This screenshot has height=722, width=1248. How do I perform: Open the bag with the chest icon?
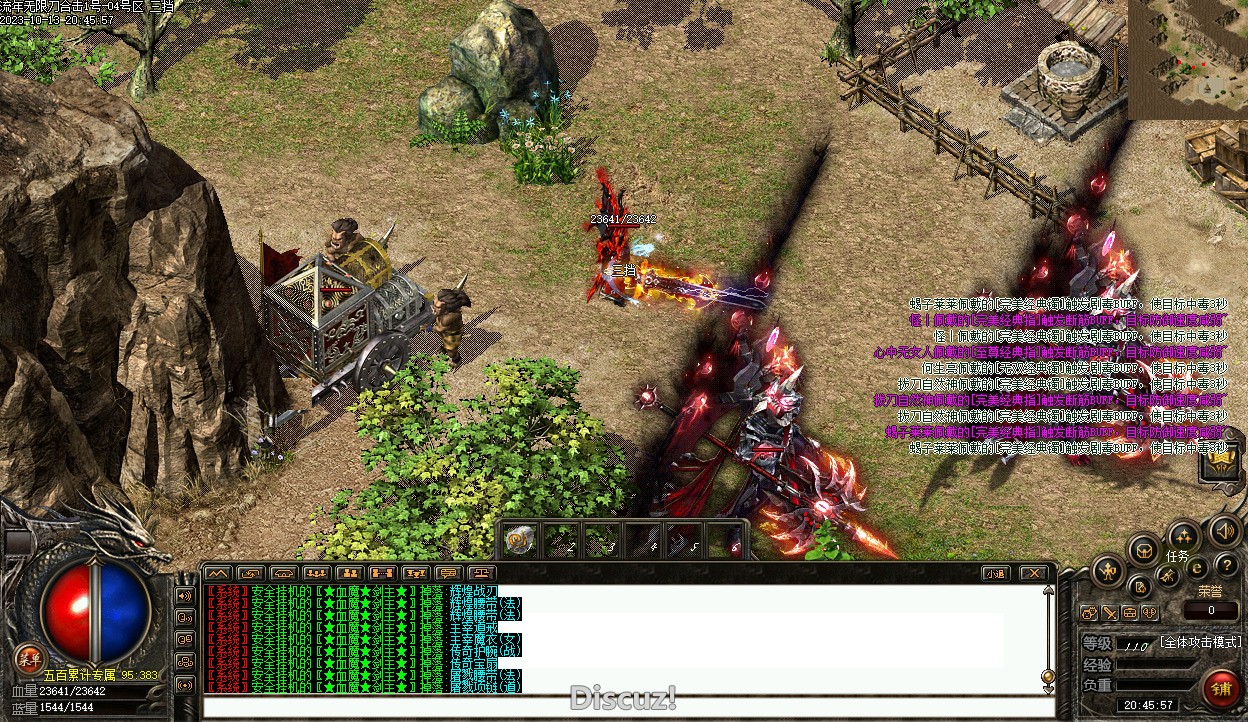(x=1143, y=548)
